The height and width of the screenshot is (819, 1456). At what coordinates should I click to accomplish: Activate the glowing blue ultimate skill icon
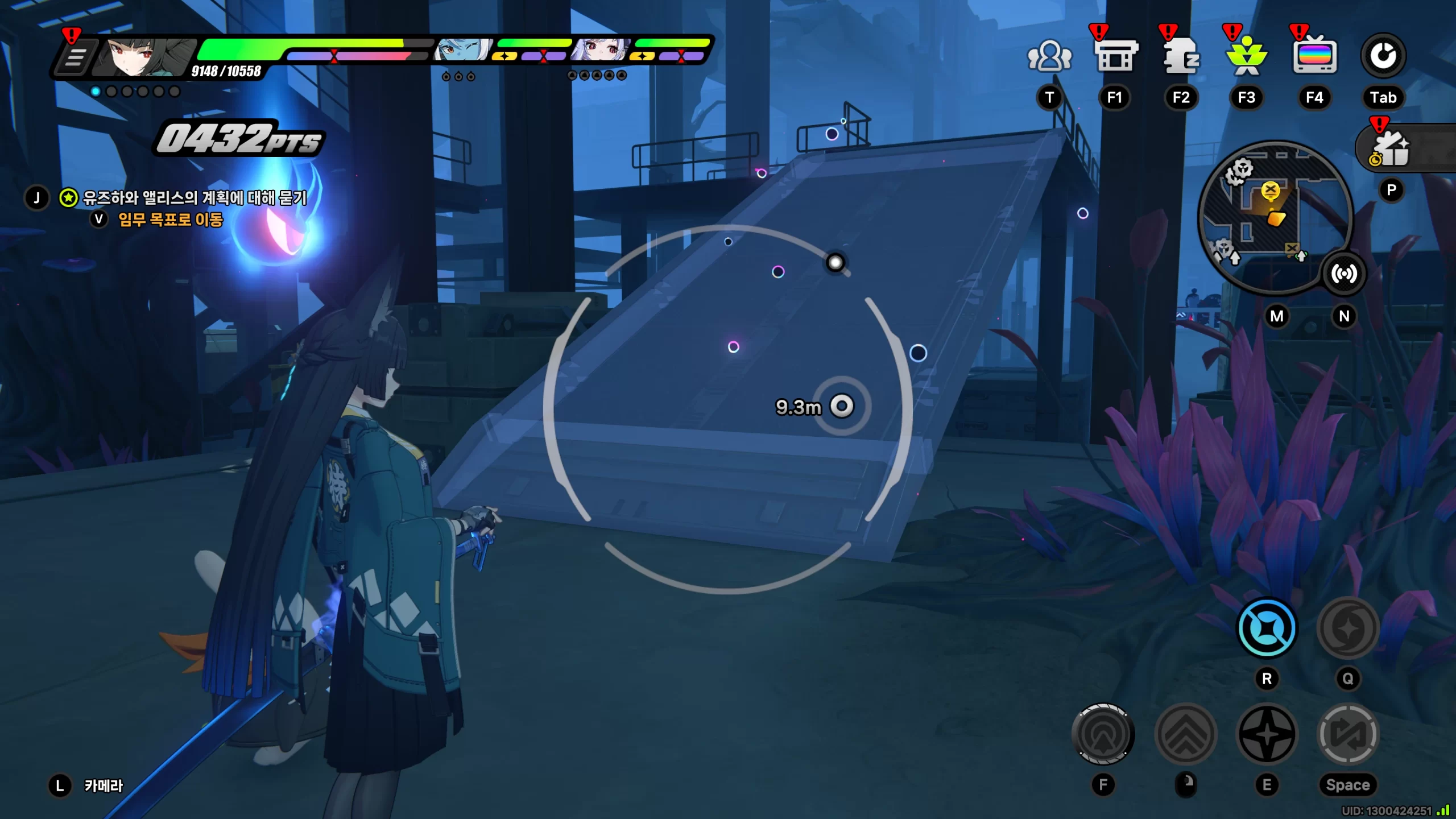pos(1267,628)
